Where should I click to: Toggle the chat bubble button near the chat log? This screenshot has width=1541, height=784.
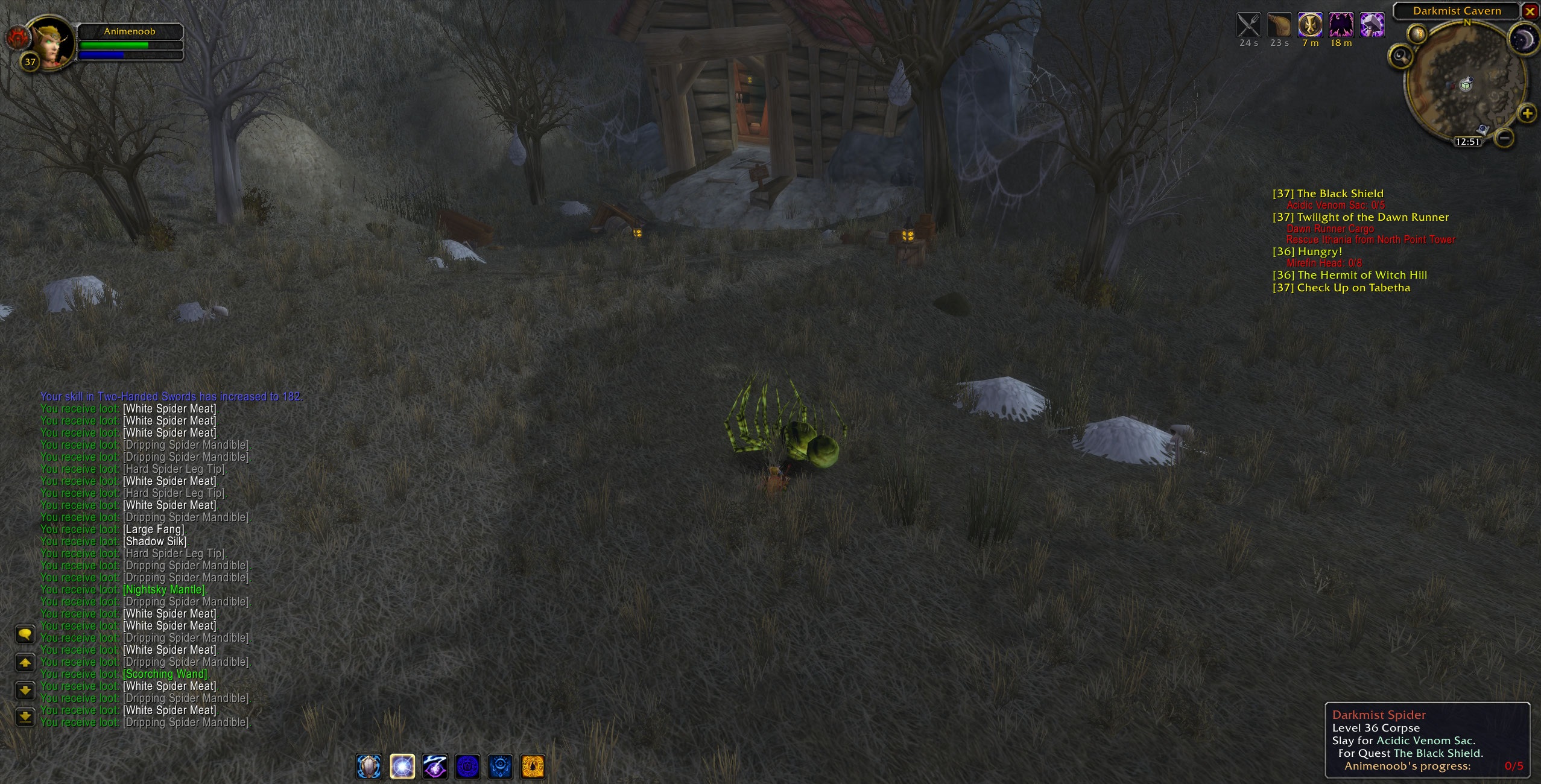pyautogui.click(x=25, y=635)
